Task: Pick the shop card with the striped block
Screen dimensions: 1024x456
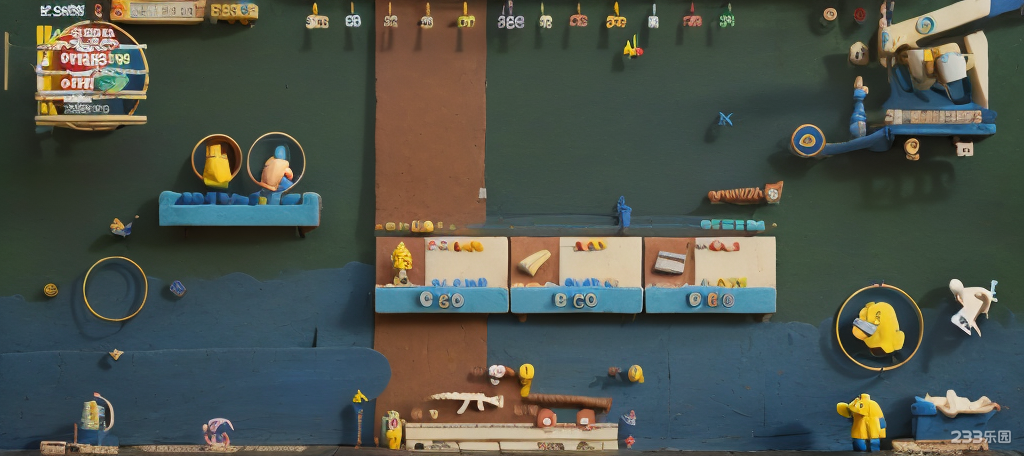Action: pyautogui.click(x=710, y=273)
